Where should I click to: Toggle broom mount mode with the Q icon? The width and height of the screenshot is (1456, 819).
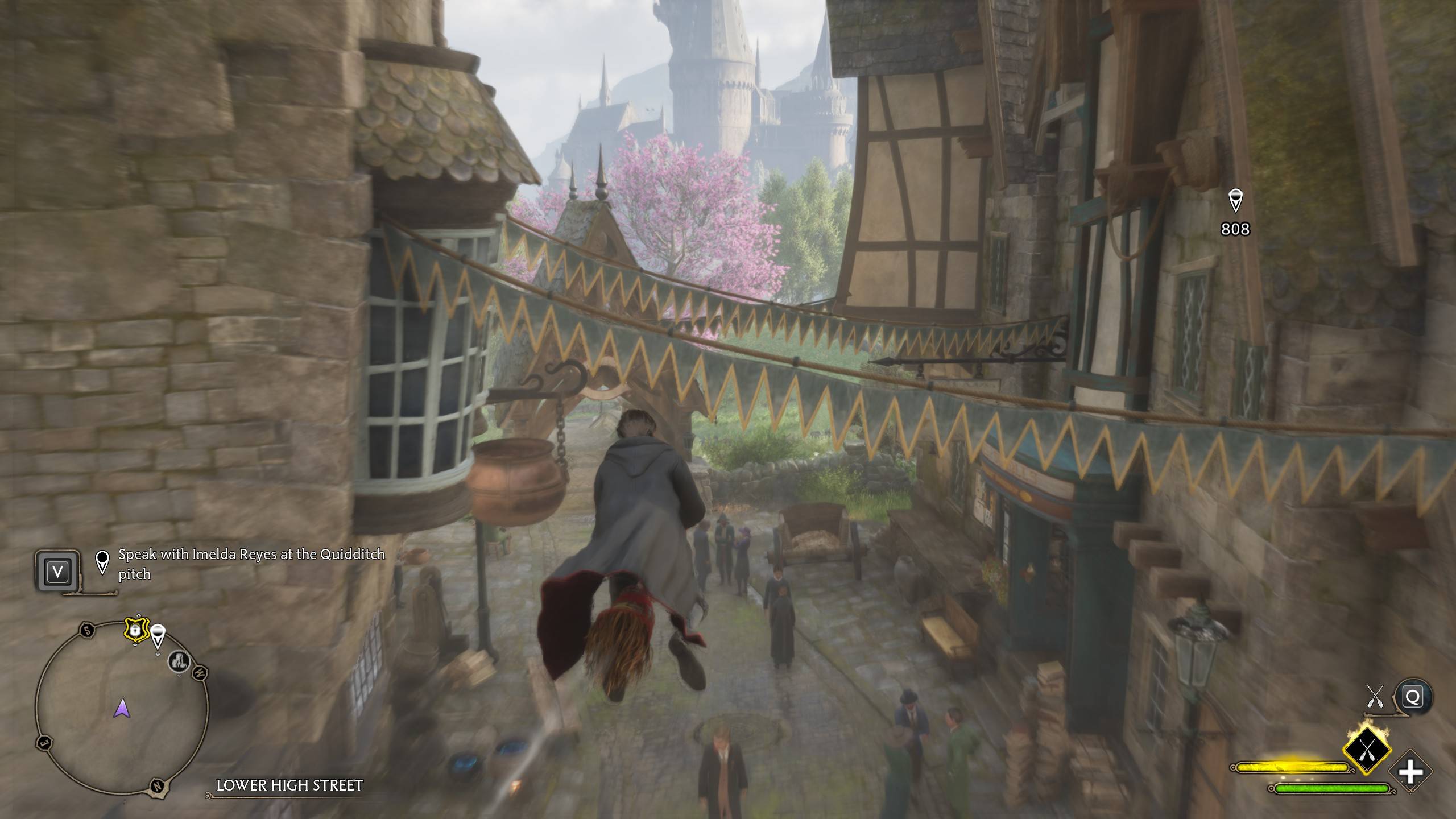pos(1413,696)
